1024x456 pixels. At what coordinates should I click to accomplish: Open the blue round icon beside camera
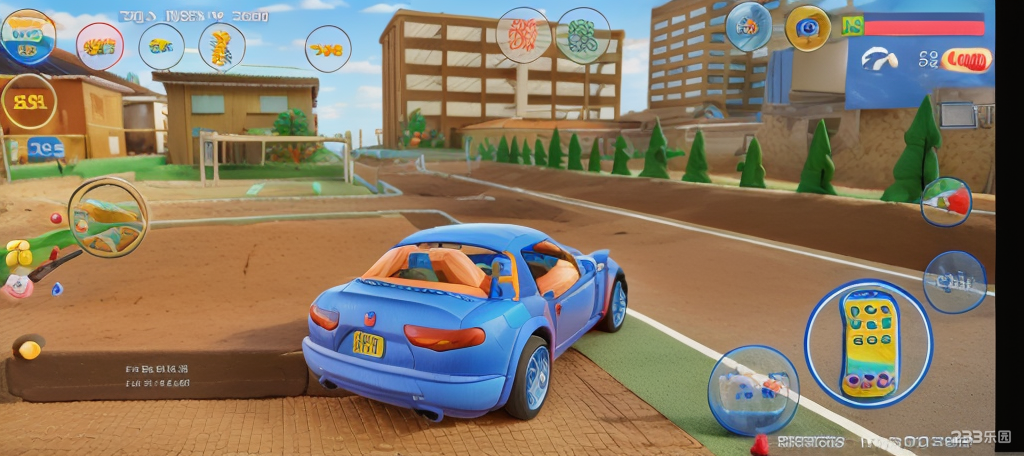748,26
